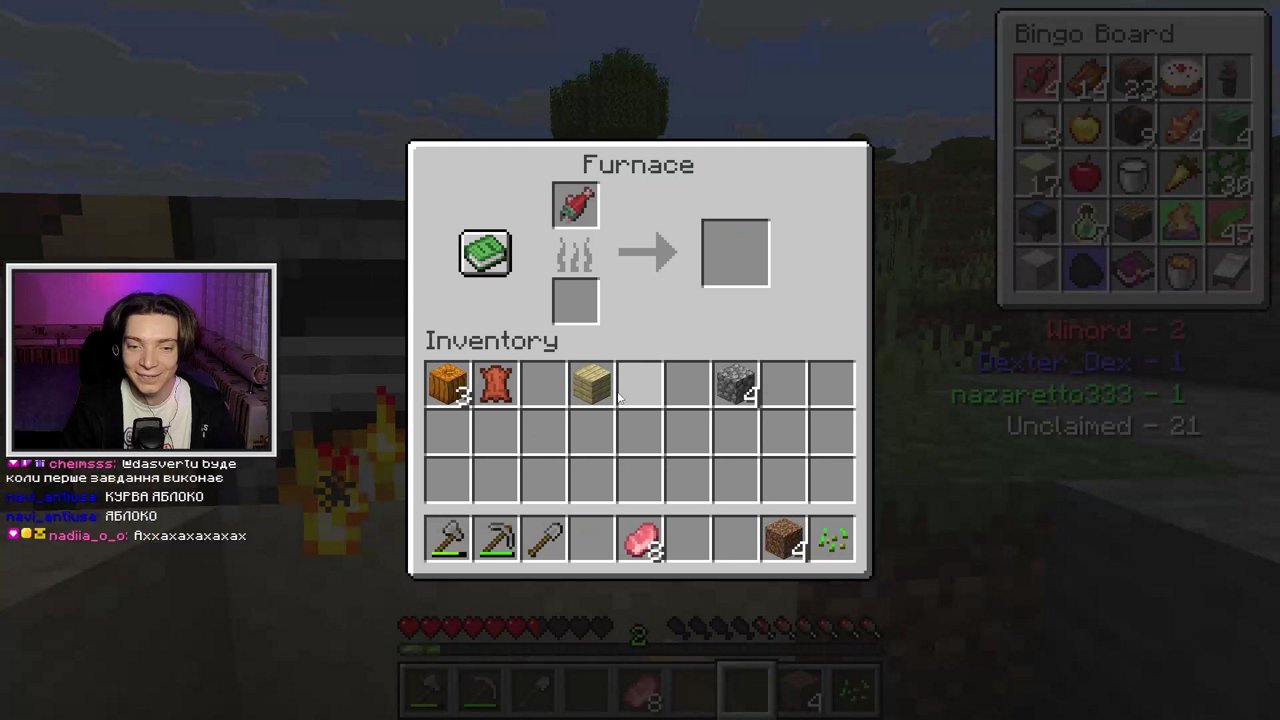Select the golden apple on the Bingo Board

[1084, 127]
